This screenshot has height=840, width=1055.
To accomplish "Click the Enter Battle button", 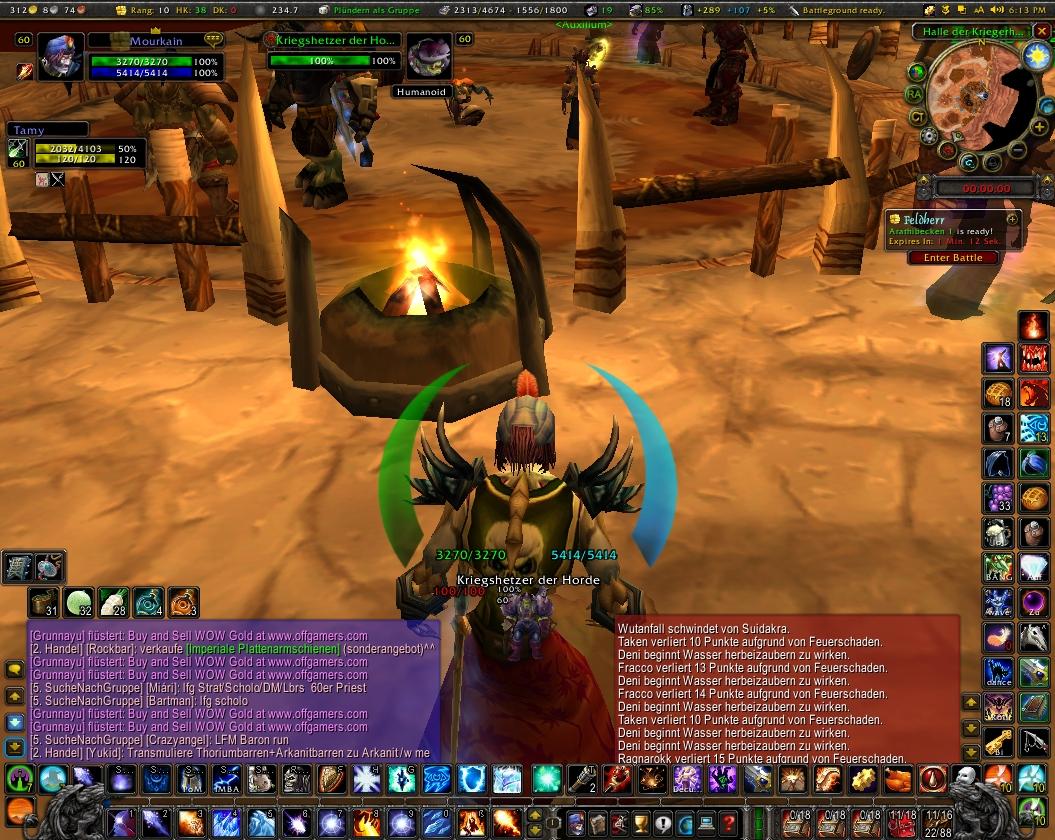I will coord(952,257).
